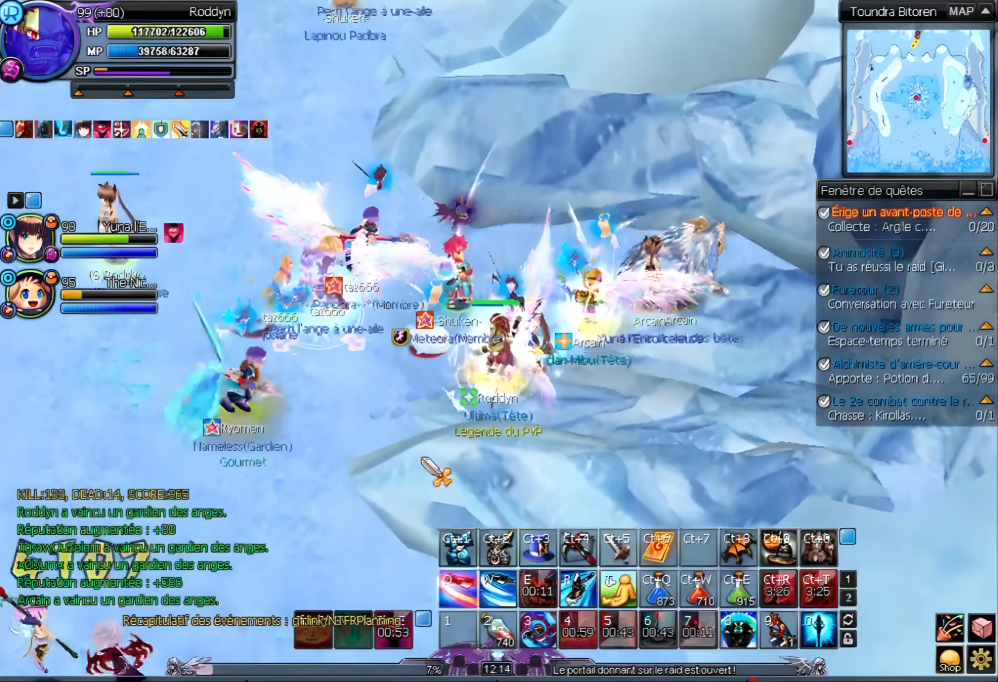Screen dimensions: 998x682
Task: Open the full MAP view
Action: click(x=961, y=12)
